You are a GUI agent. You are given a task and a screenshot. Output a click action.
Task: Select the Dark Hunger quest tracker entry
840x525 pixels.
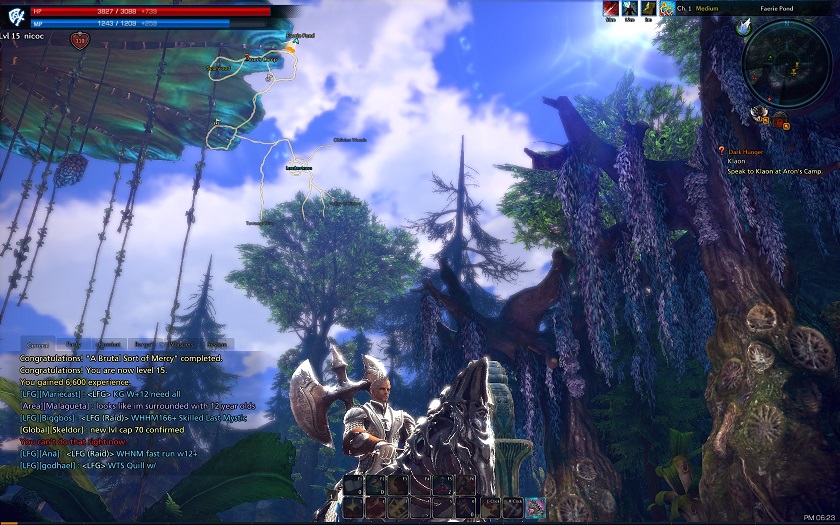744,152
